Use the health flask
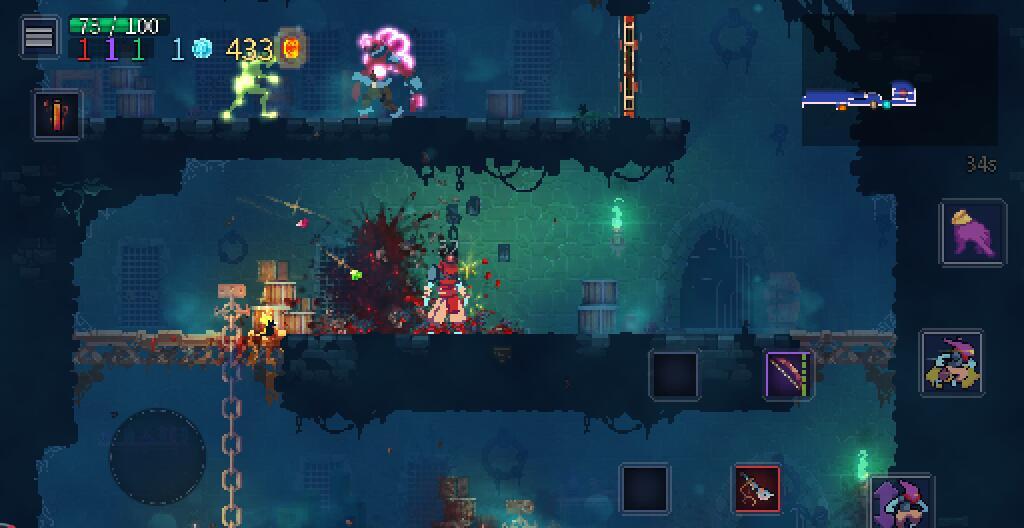 [x=57, y=115]
